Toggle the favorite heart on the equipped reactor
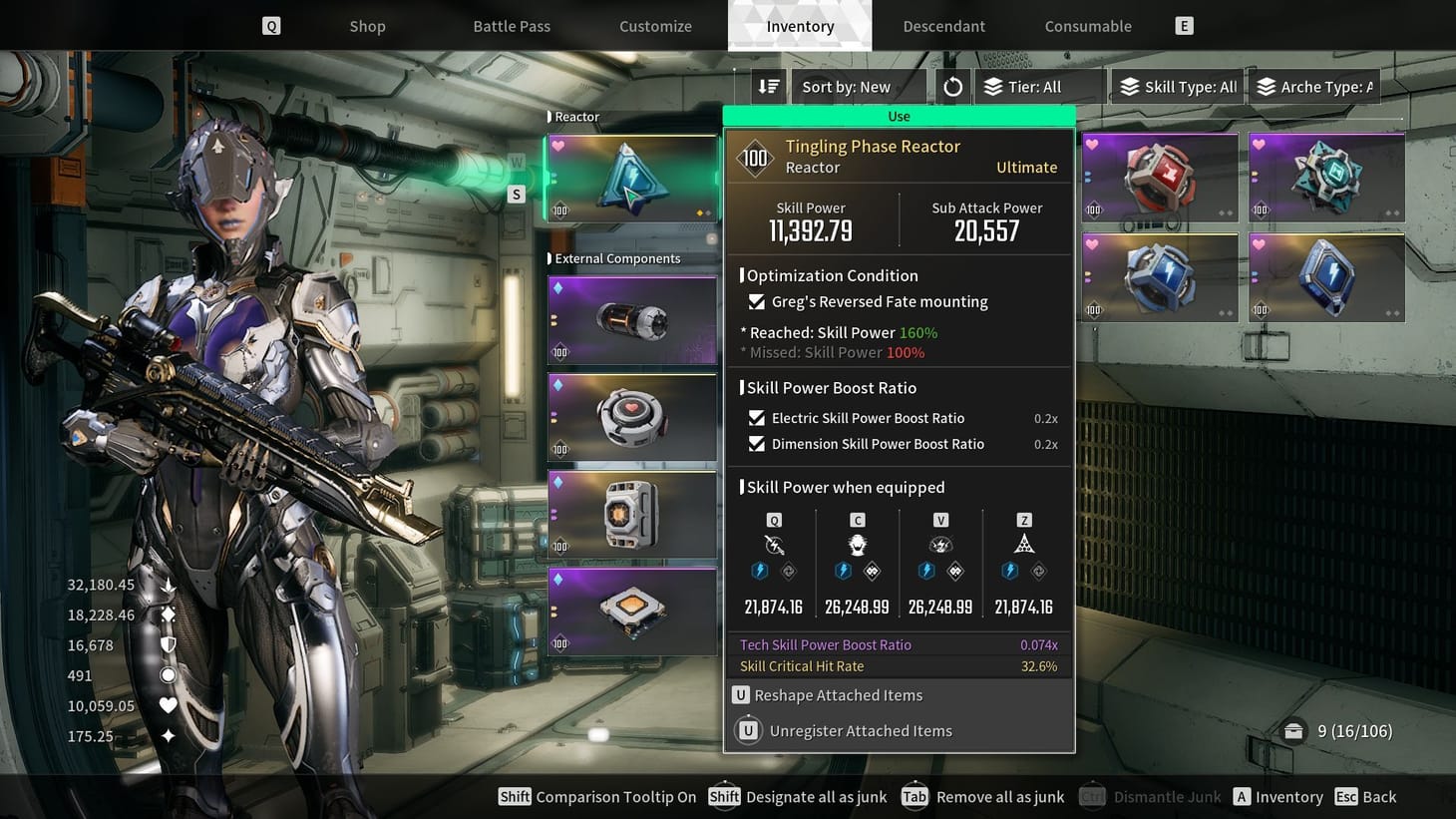This screenshot has height=819, width=1456. pos(557,146)
